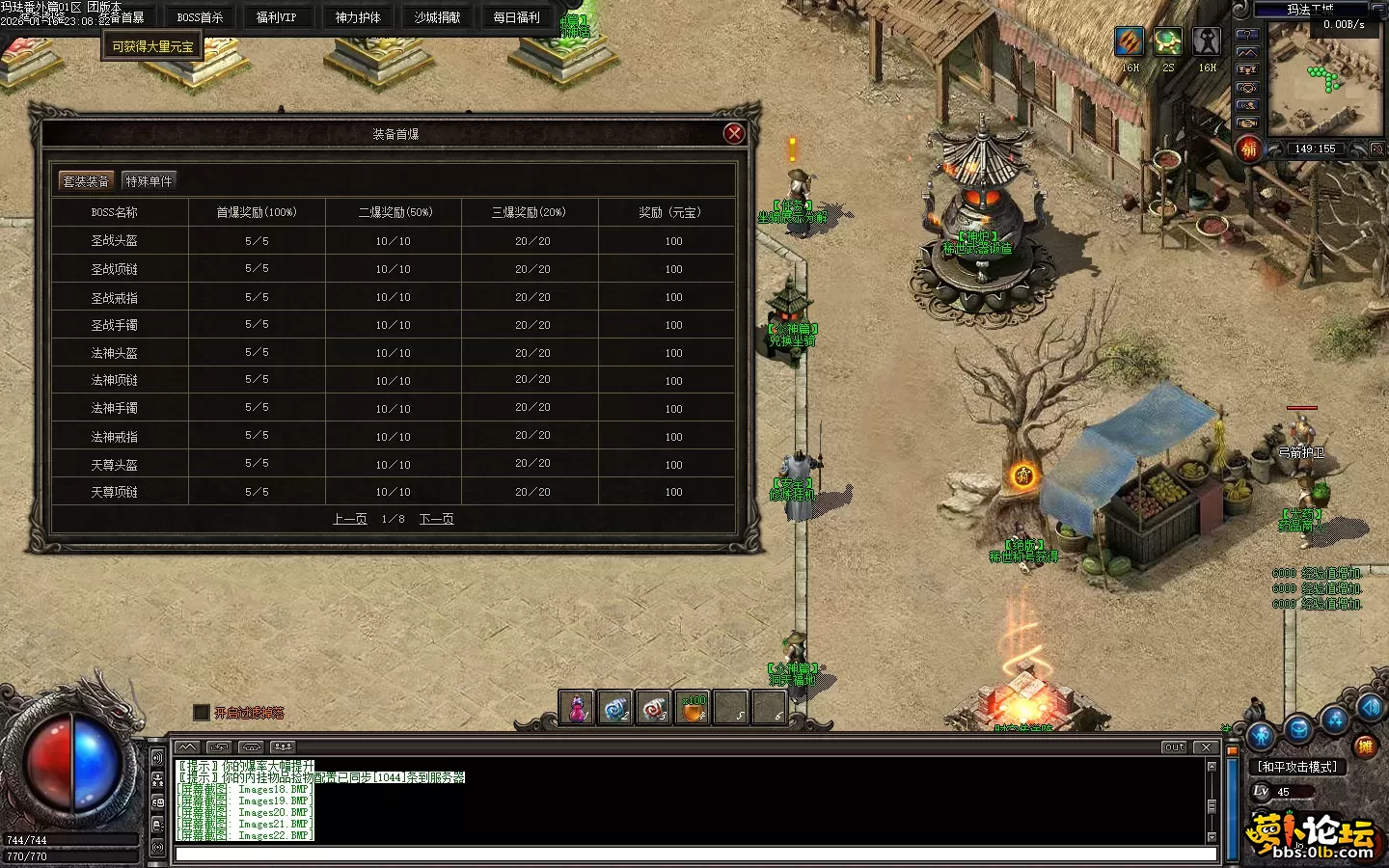Screen dimensions: 1389x868
Task: Open the BOSS首杀 menu
Action: (x=200, y=17)
